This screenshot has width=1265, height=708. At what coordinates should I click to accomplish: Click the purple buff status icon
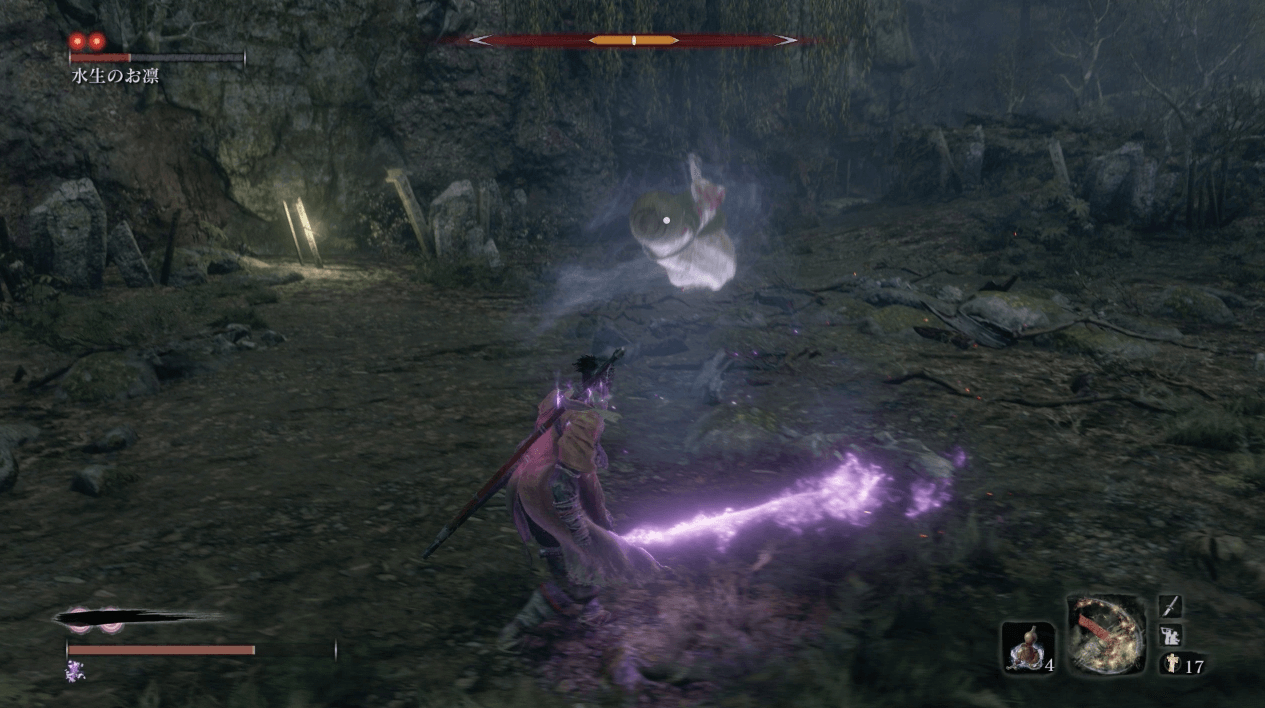[75, 670]
